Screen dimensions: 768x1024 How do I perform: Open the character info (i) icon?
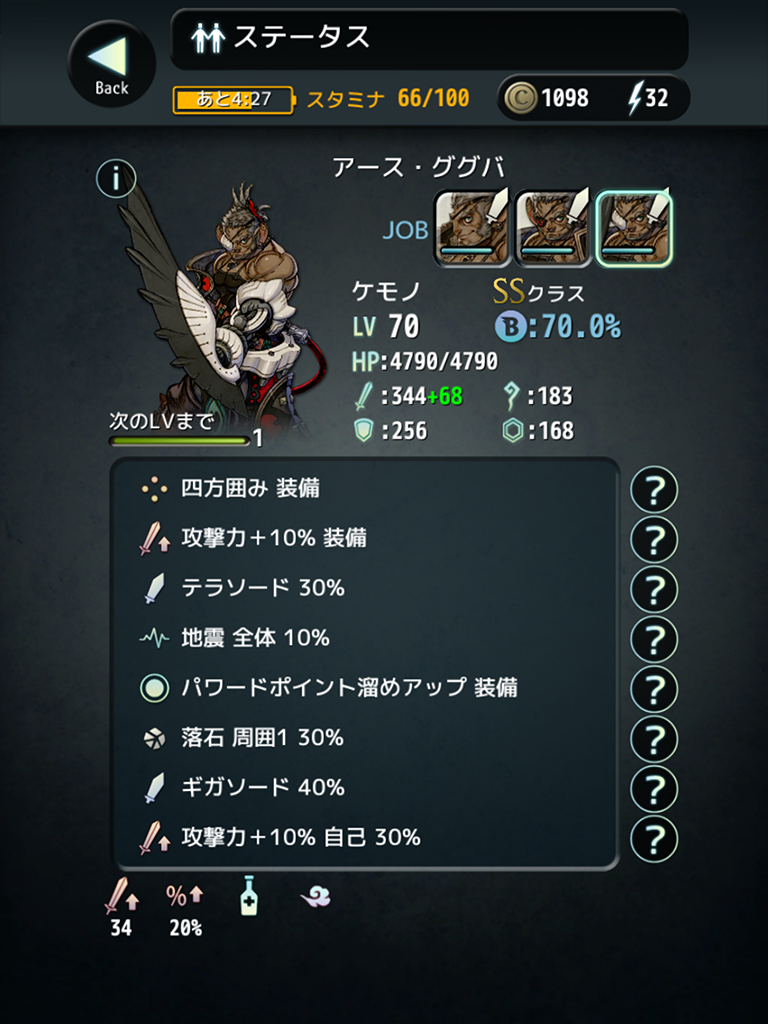(x=116, y=179)
